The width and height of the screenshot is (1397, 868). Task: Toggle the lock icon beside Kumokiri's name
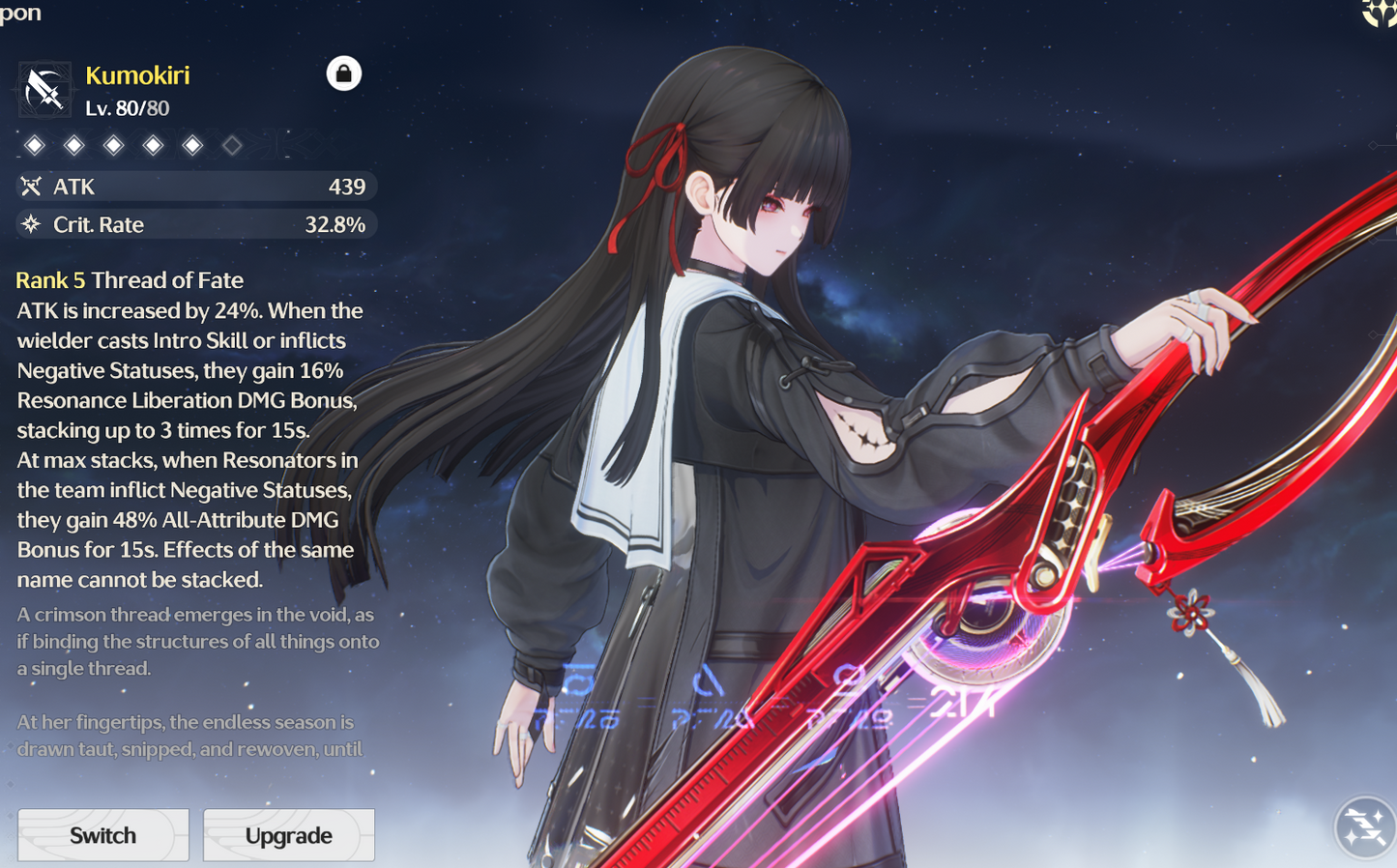tap(345, 73)
